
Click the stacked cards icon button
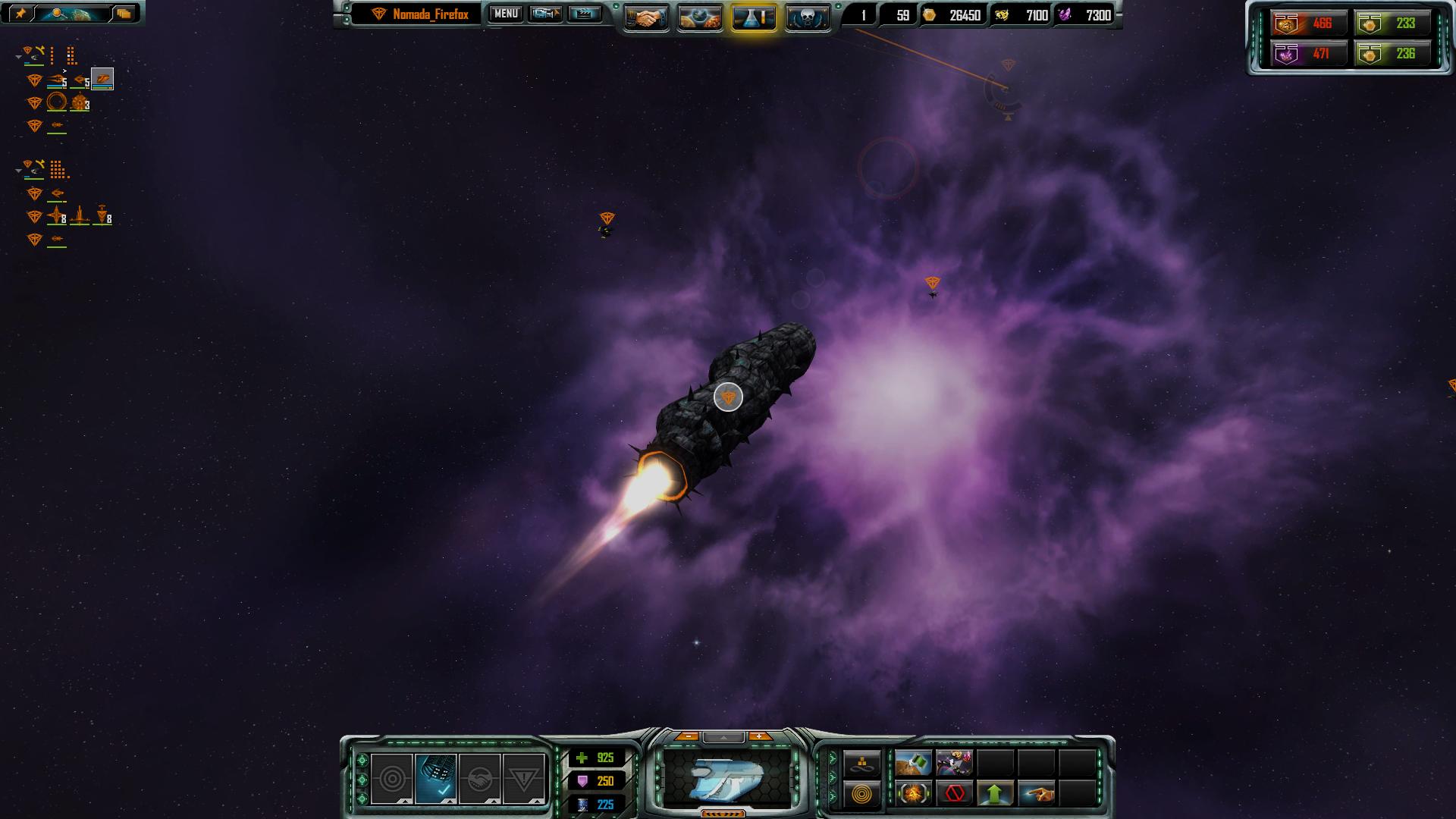(124, 14)
